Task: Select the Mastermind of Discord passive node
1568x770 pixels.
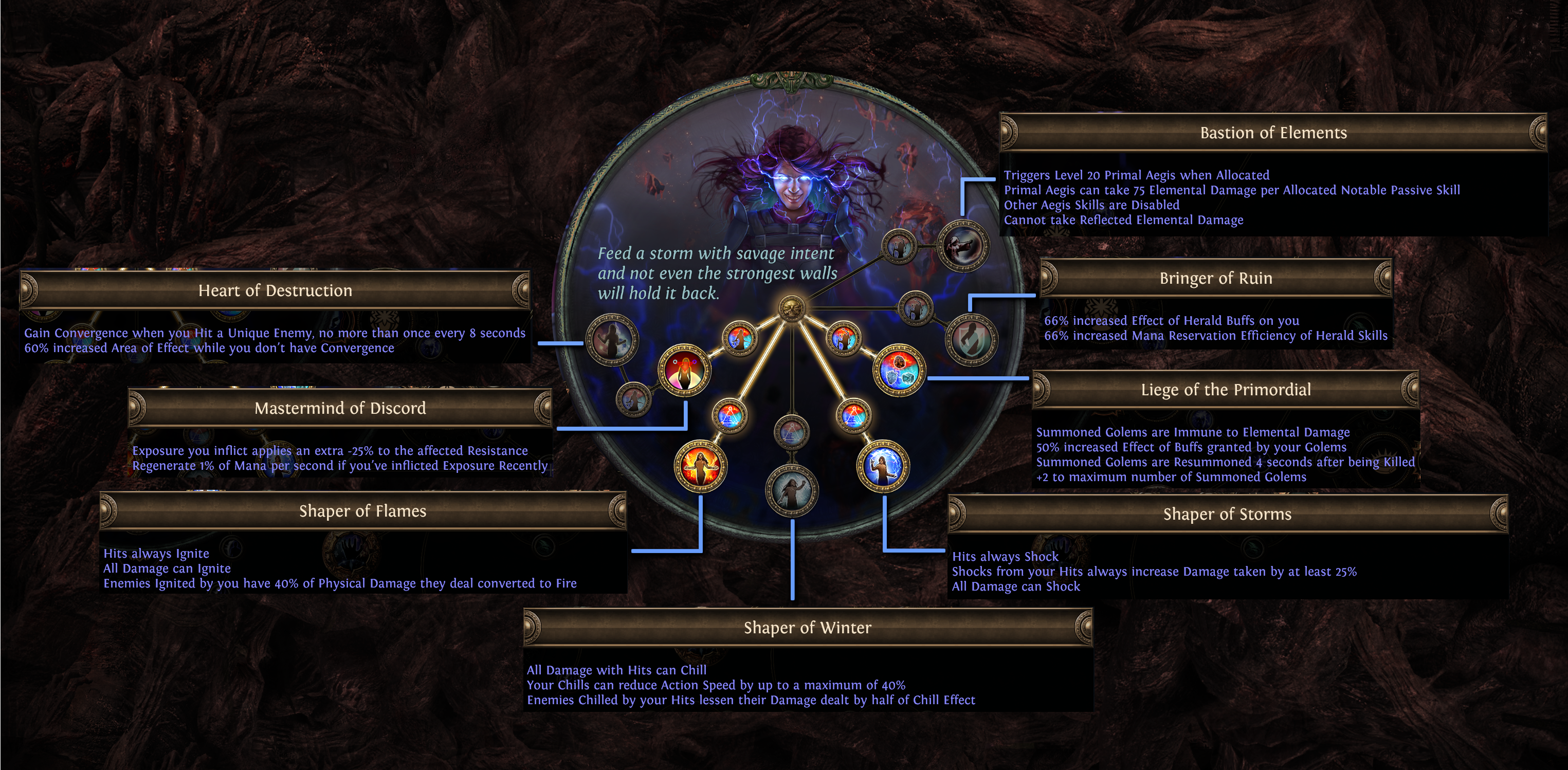Action: [x=685, y=371]
